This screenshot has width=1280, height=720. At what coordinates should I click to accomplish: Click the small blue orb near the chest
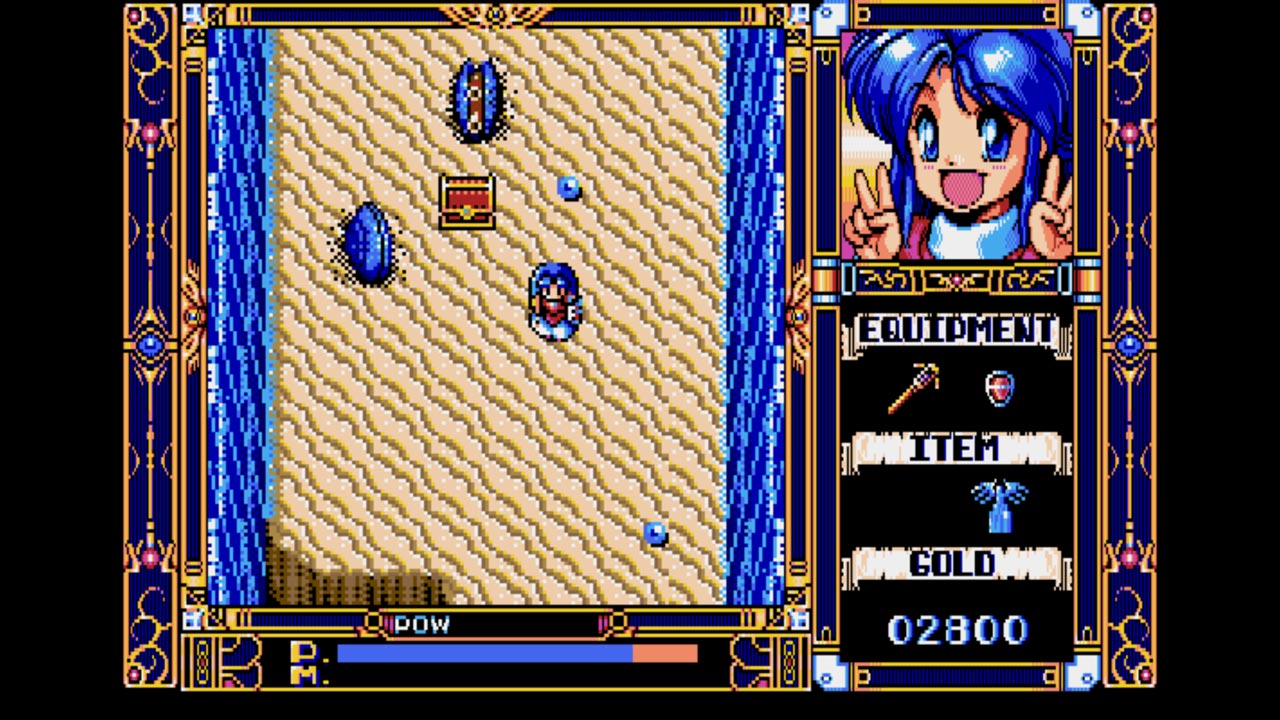click(x=568, y=189)
